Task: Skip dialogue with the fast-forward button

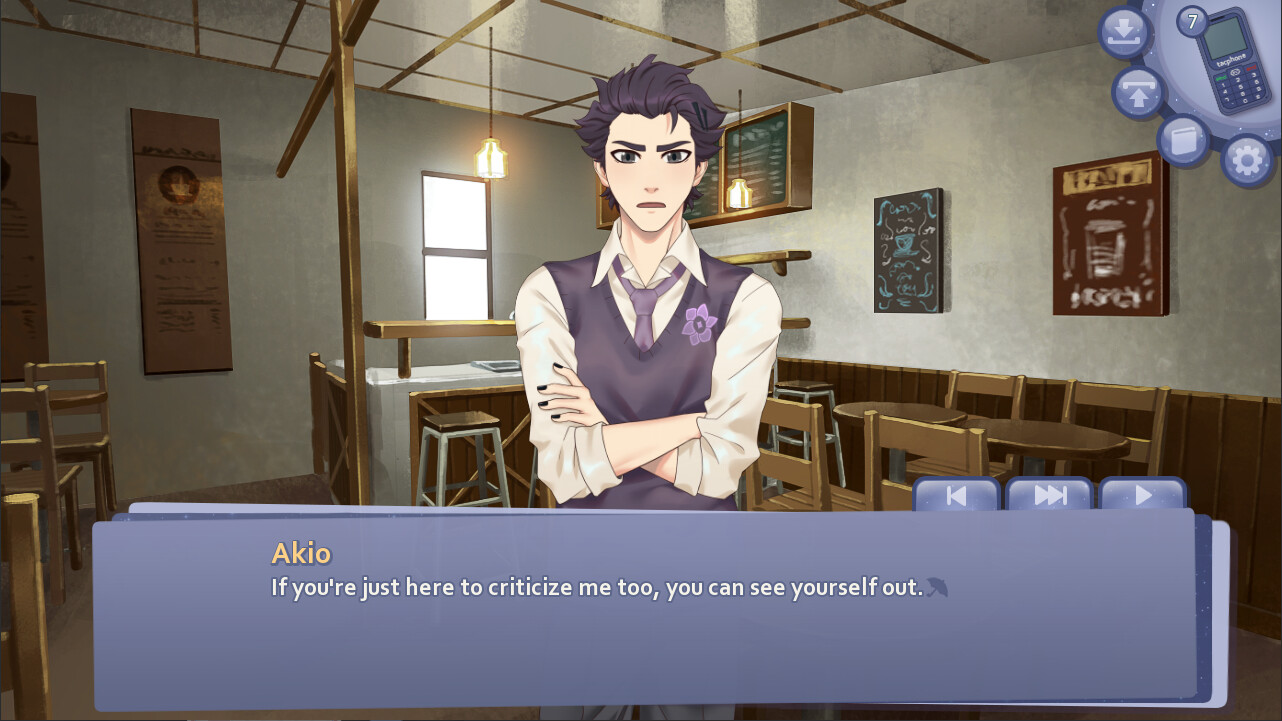Action: click(1049, 495)
